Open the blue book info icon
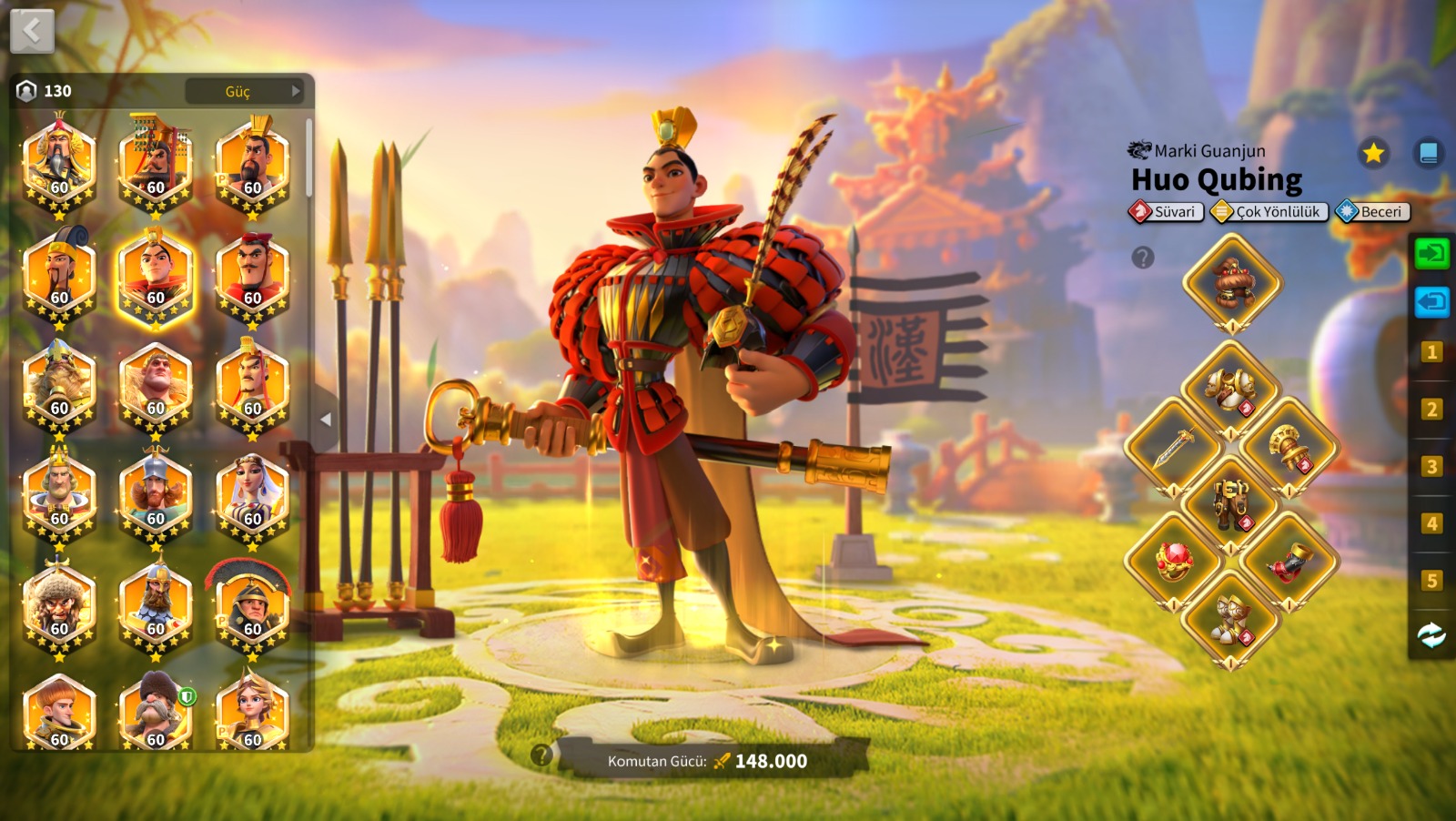Screen dimensions: 1456x821 (x=1428, y=153)
